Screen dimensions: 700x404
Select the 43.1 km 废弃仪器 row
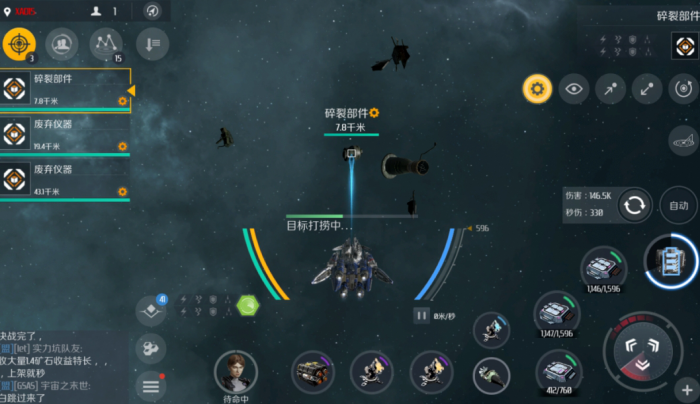66,180
